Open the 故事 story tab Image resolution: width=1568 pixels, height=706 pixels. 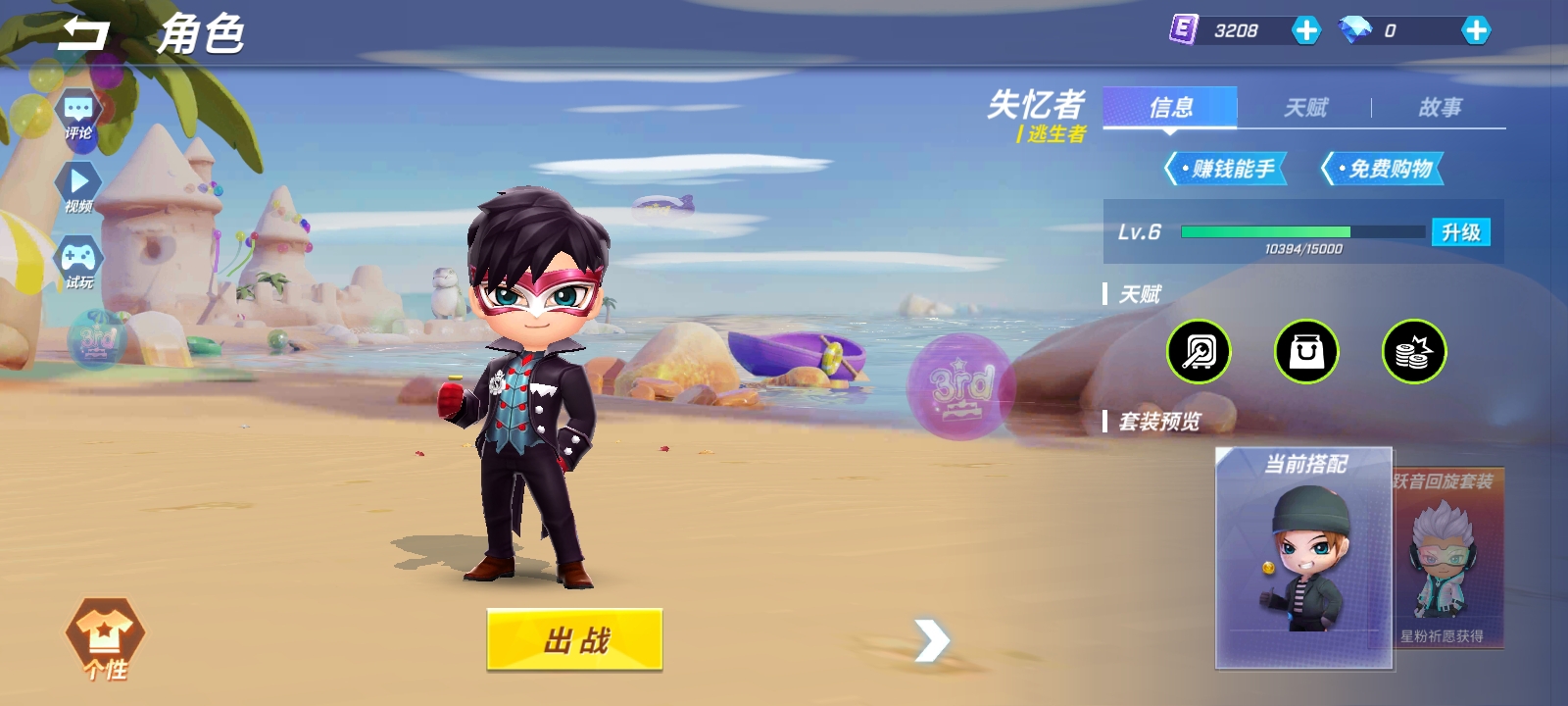click(1440, 107)
